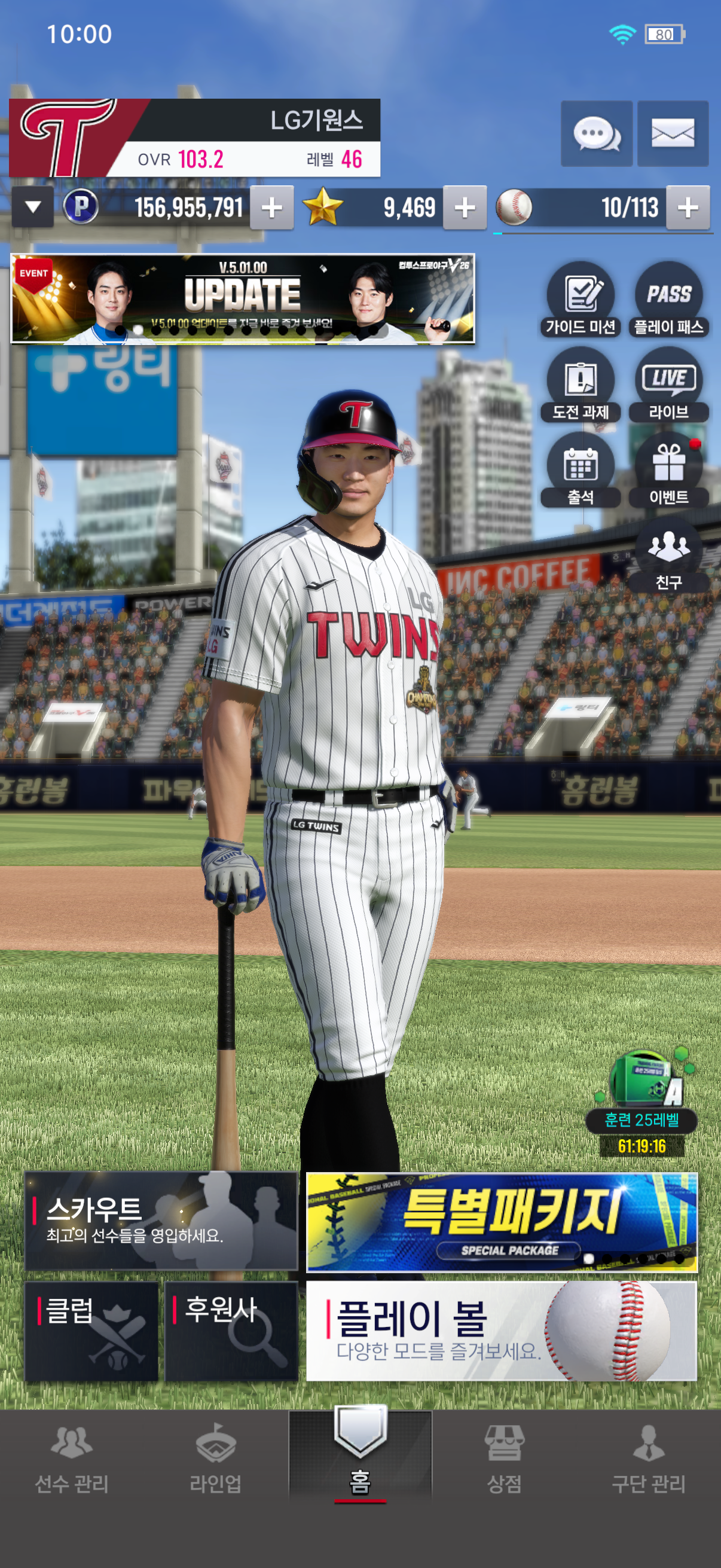This screenshot has width=721, height=1568.
Task: Open the 이벤트 gift box events
Action: click(x=668, y=470)
